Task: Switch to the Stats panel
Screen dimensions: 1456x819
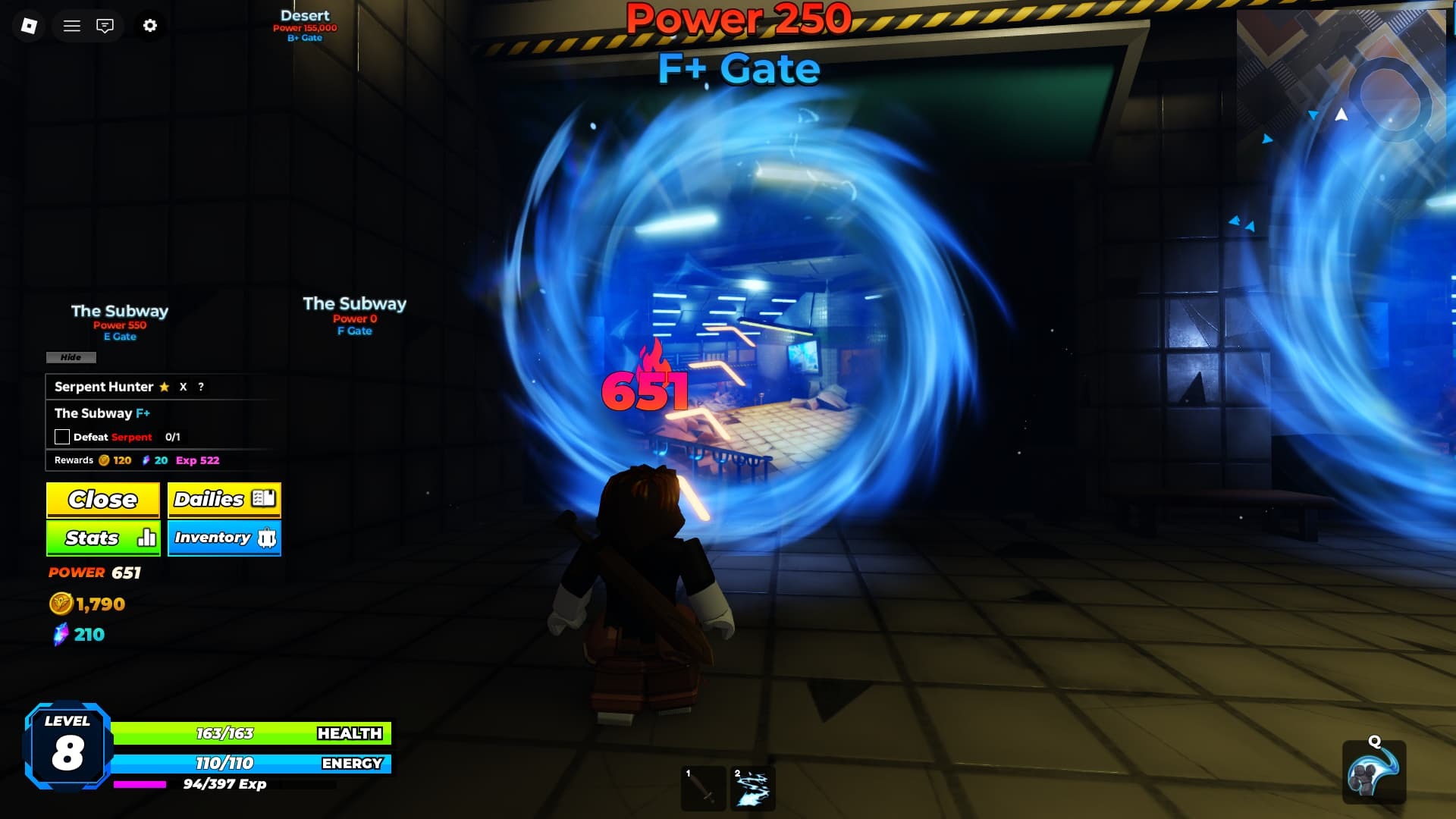Action: pyautogui.click(x=102, y=538)
